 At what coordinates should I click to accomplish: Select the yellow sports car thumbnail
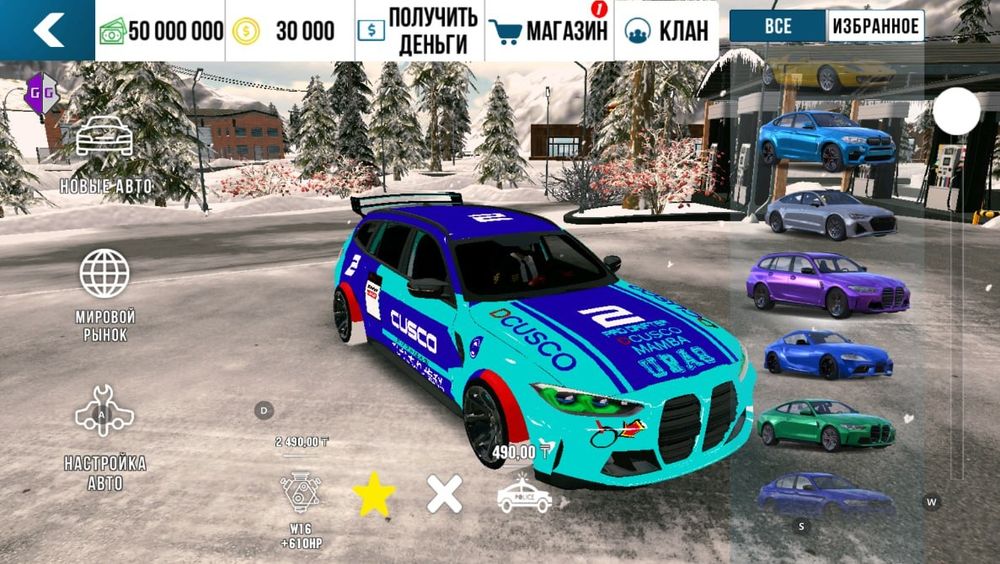pos(828,71)
